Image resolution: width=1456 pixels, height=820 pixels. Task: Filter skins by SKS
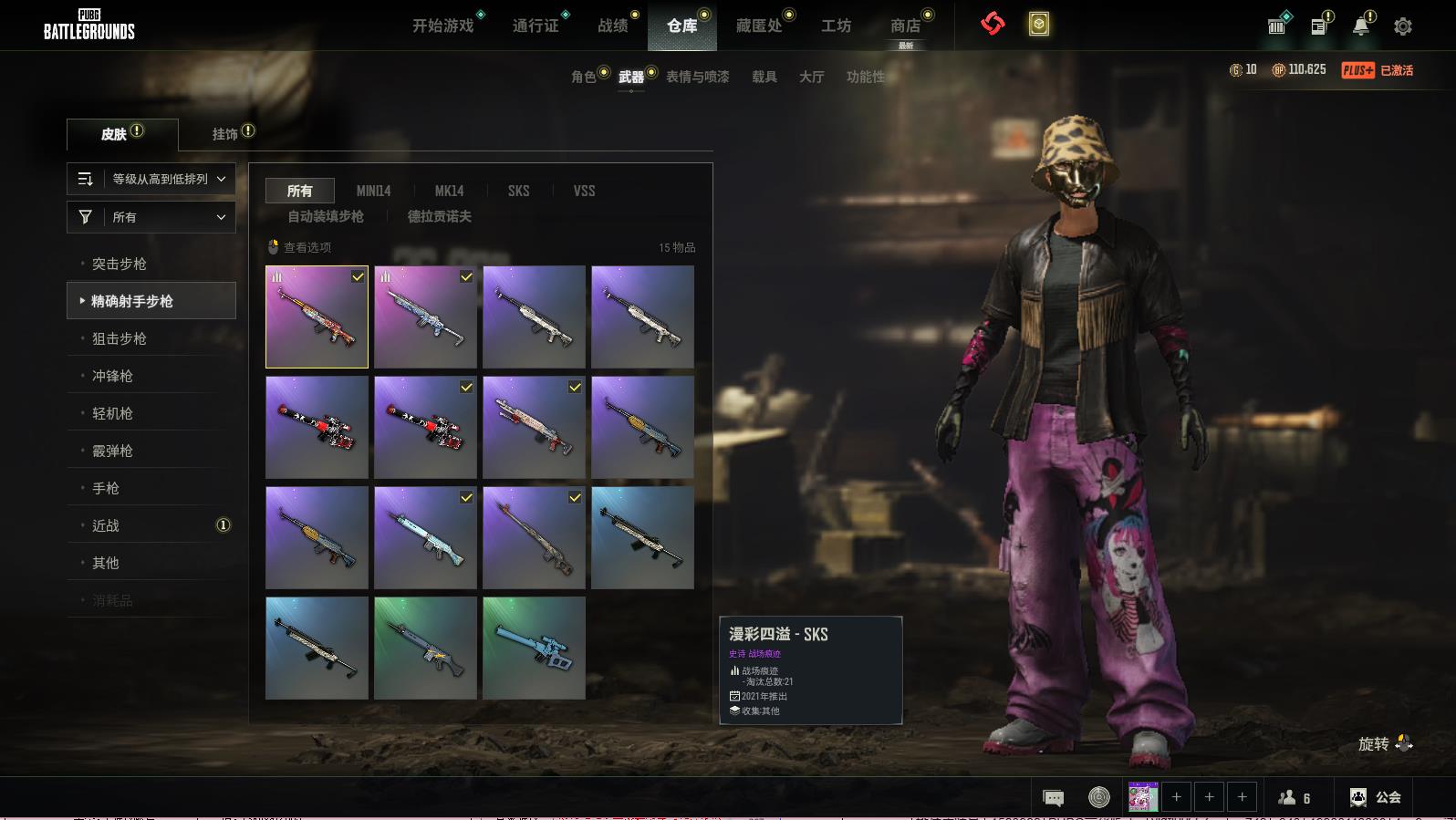pyautogui.click(x=519, y=191)
